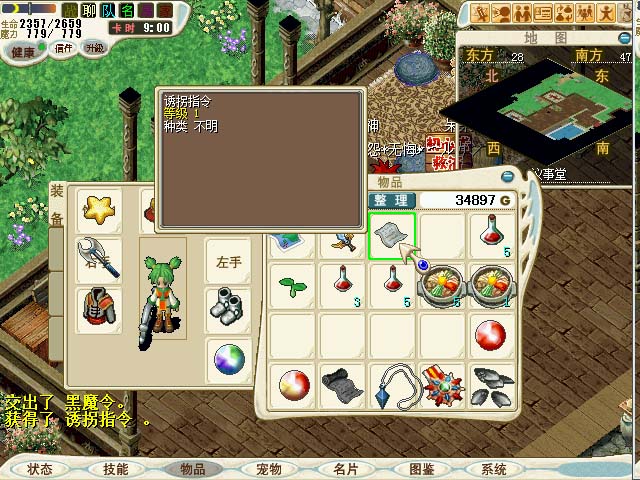Select the green sprout herb slot
The width and height of the screenshot is (640, 480).
[x=293, y=285]
